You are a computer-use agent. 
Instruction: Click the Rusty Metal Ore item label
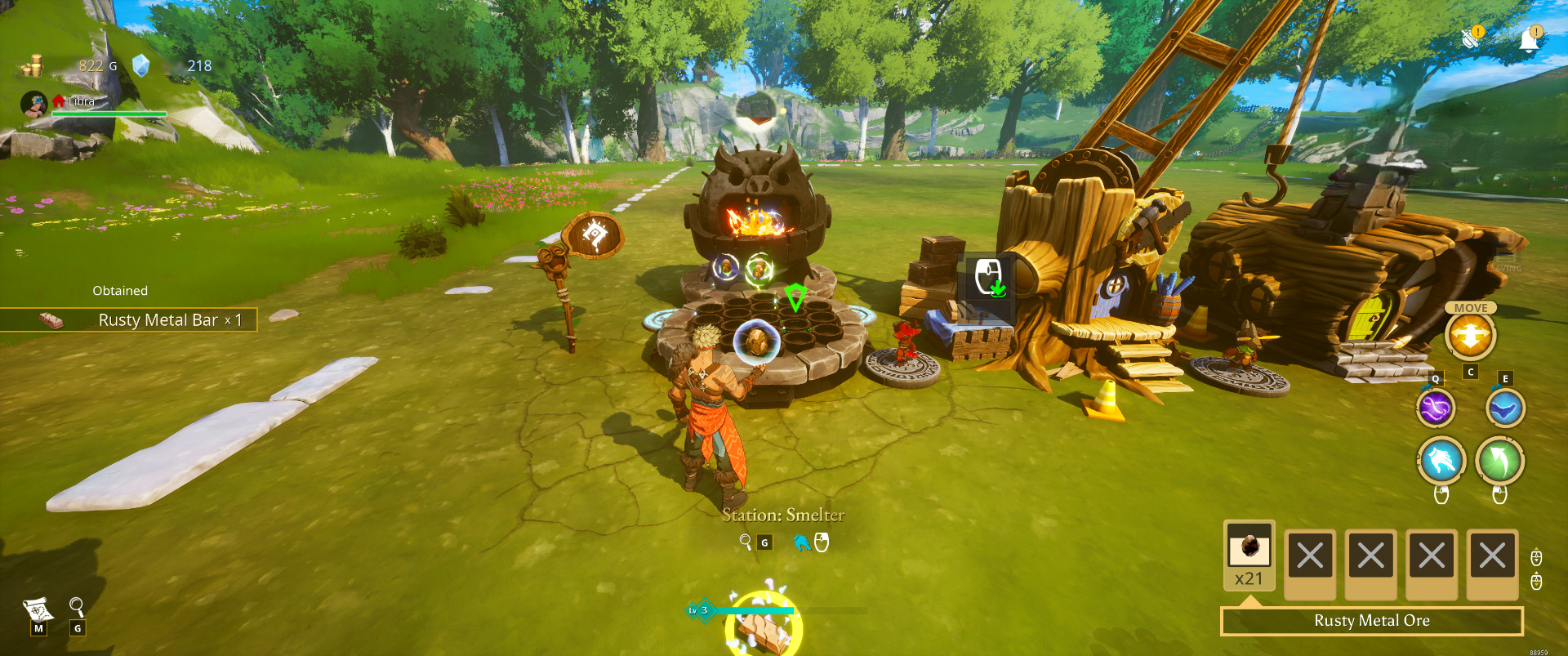(x=1371, y=621)
